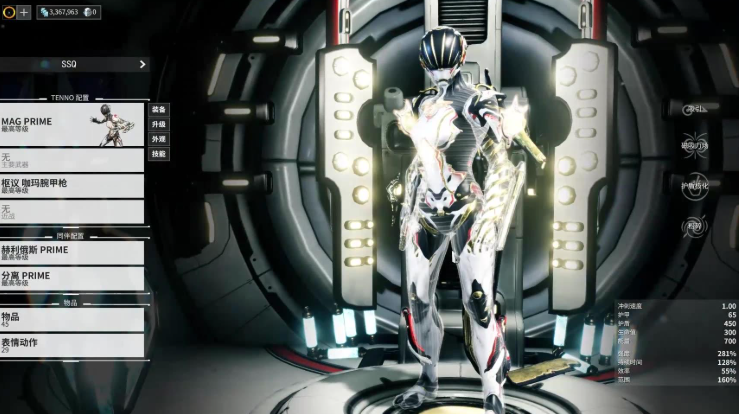Open the 表情动作 emotes row
This screenshot has width=739, height=414.
pyautogui.click(x=72, y=345)
